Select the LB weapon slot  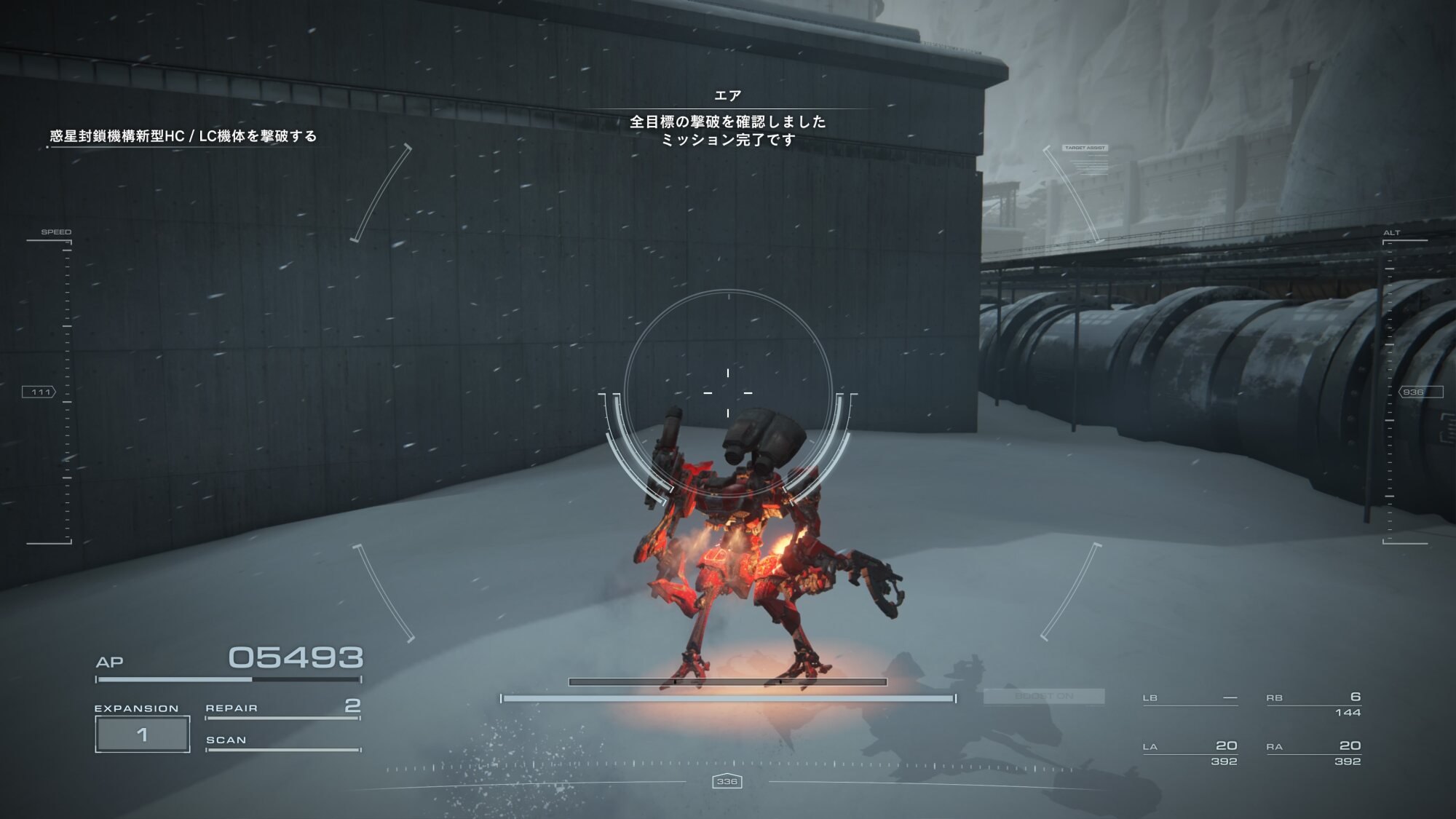[x=1190, y=699]
